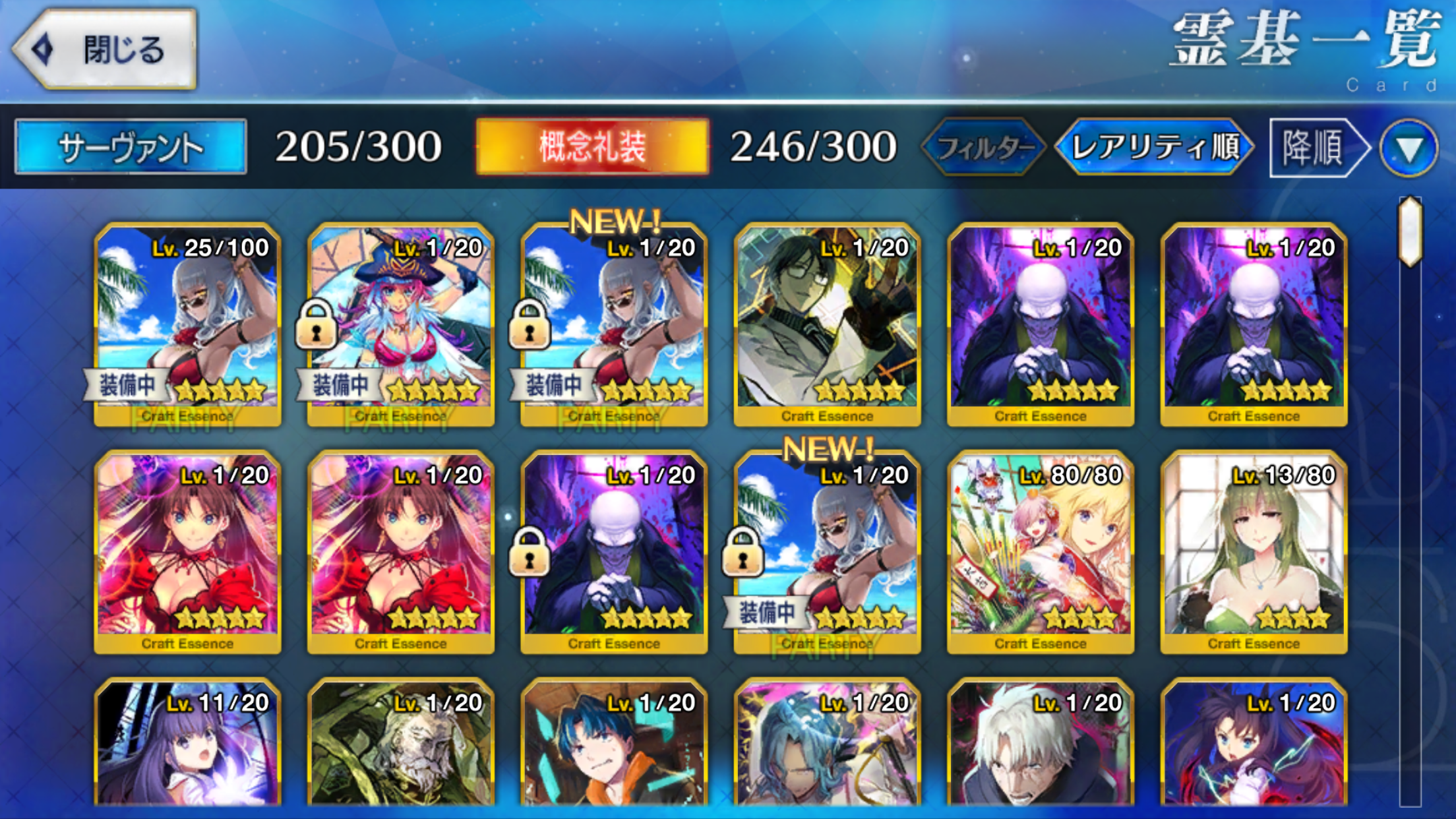Click the round down-arrow button

[x=1409, y=148]
